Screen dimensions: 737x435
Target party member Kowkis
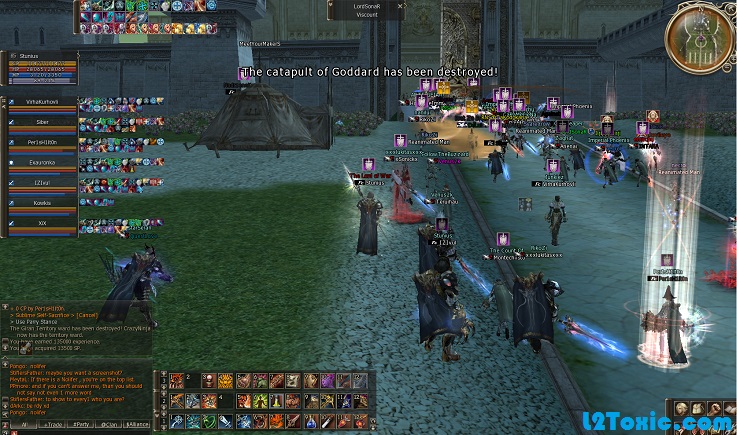coord(42,202)
